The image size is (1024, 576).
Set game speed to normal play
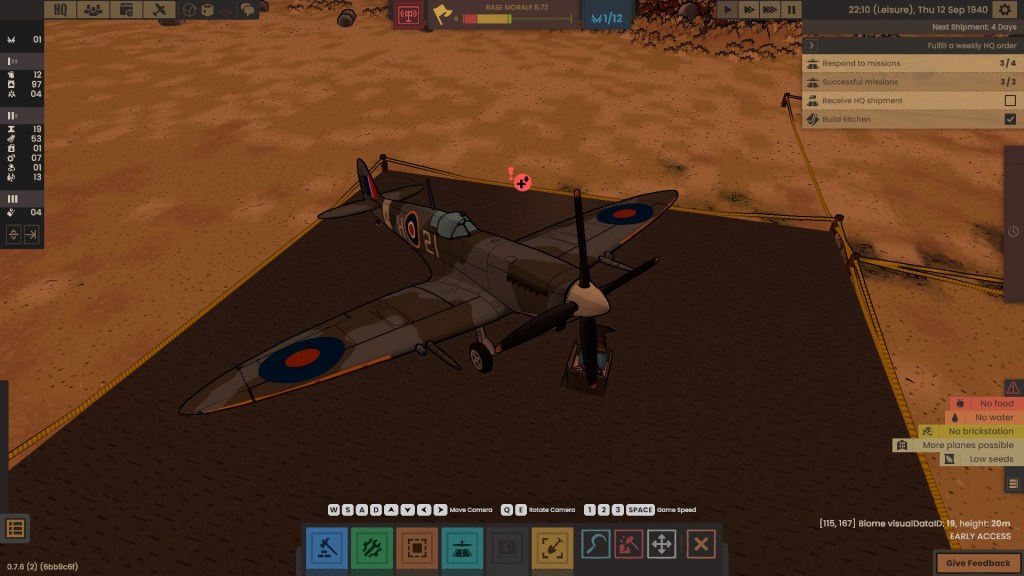(727, 10)
